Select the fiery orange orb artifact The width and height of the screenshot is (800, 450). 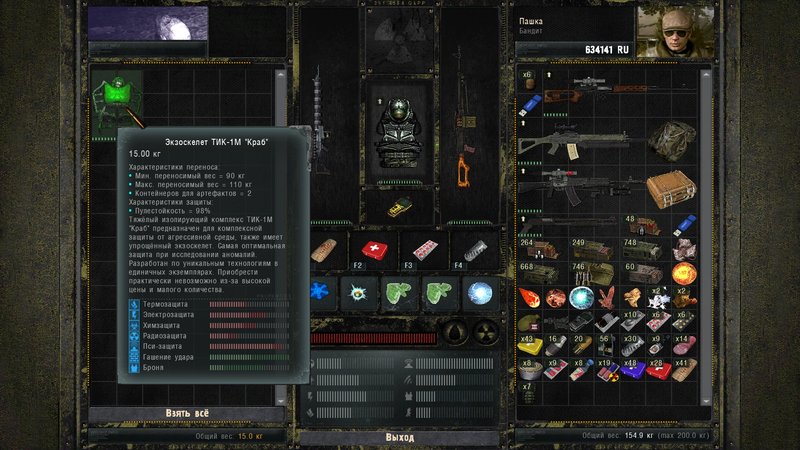click(686, 273)
